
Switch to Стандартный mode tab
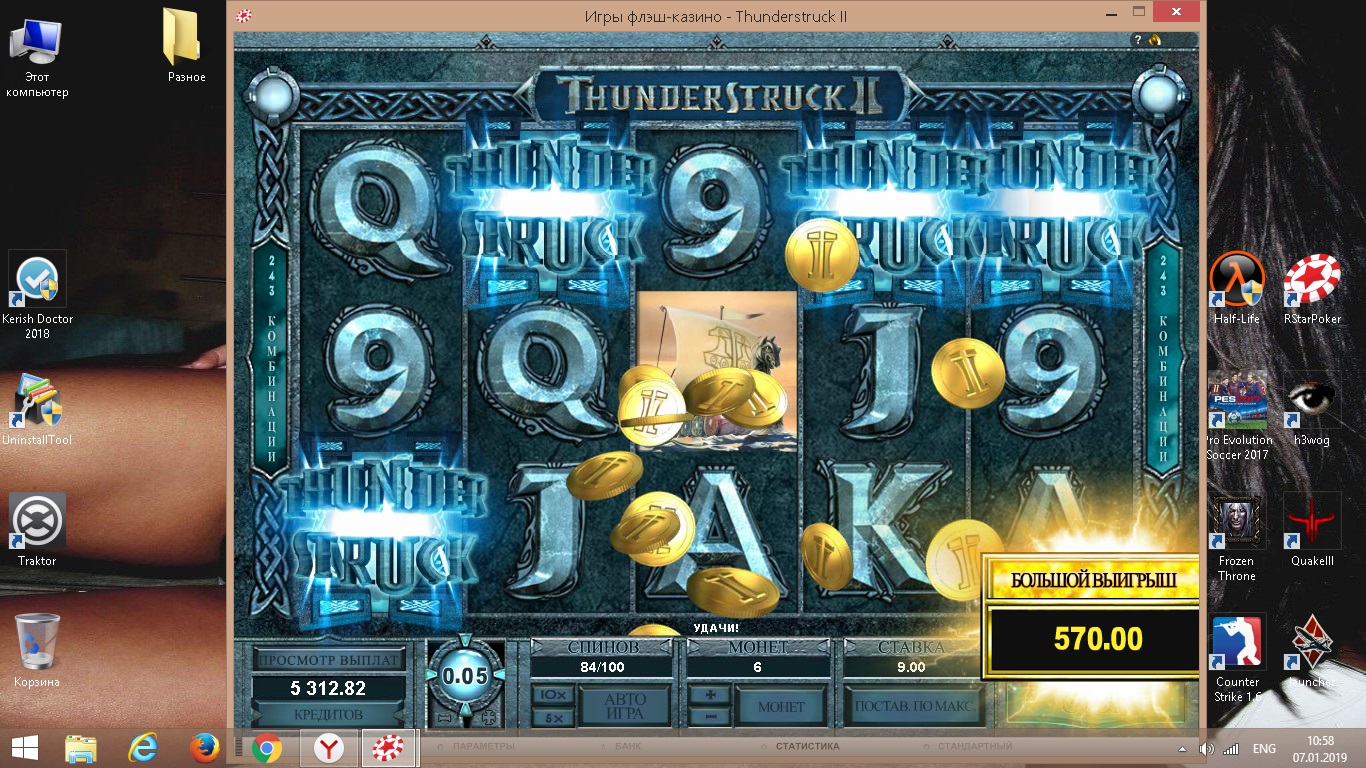tap(974, 747)
